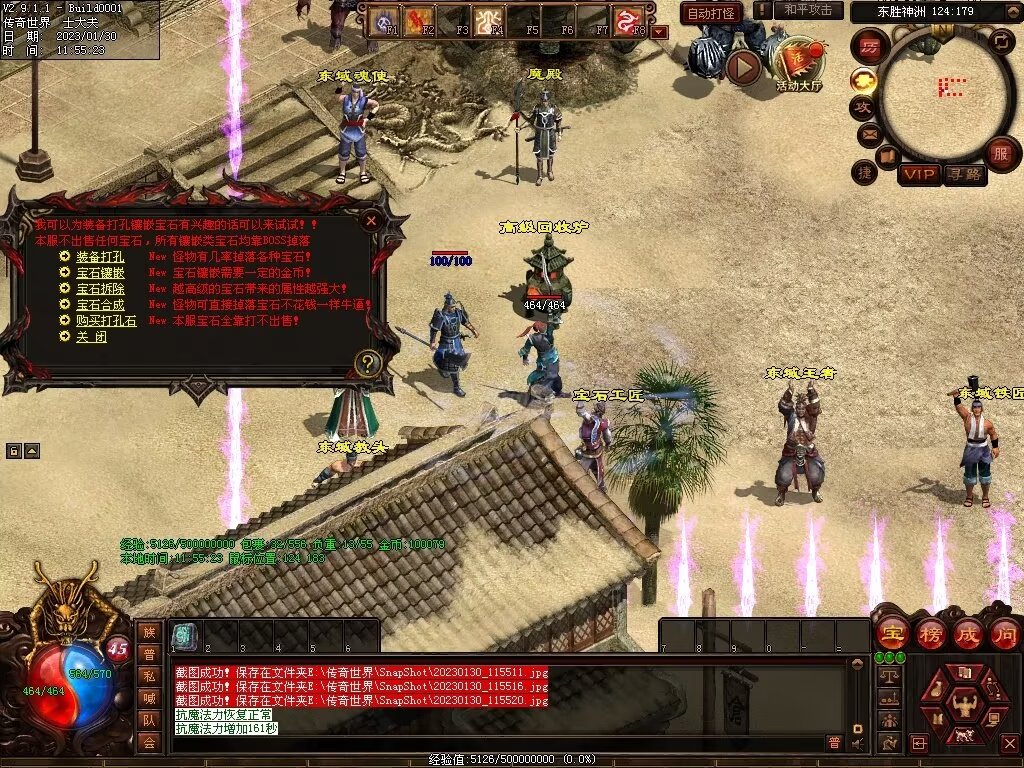Open the question mark help in dialog
Viewport: 1024px width, 768px height.
point(368,363)
